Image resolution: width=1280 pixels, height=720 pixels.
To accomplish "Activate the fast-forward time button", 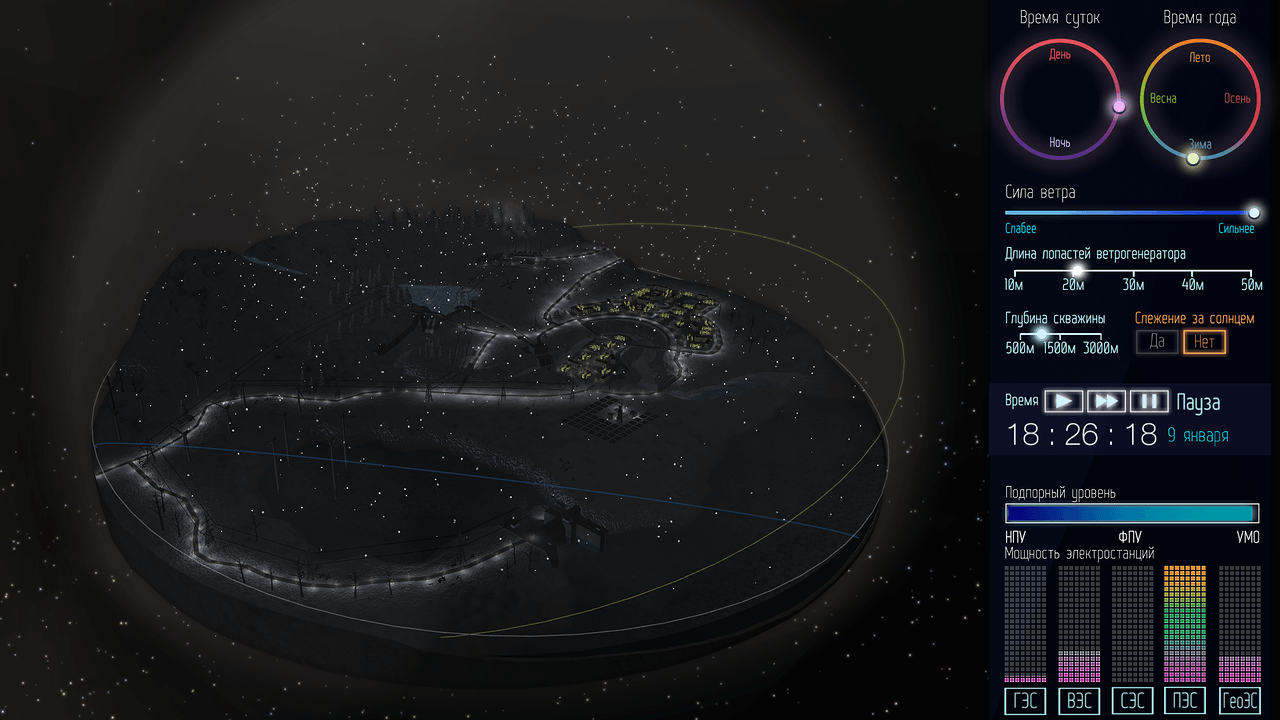I will pyautogui.click(x=1106, y=401).
